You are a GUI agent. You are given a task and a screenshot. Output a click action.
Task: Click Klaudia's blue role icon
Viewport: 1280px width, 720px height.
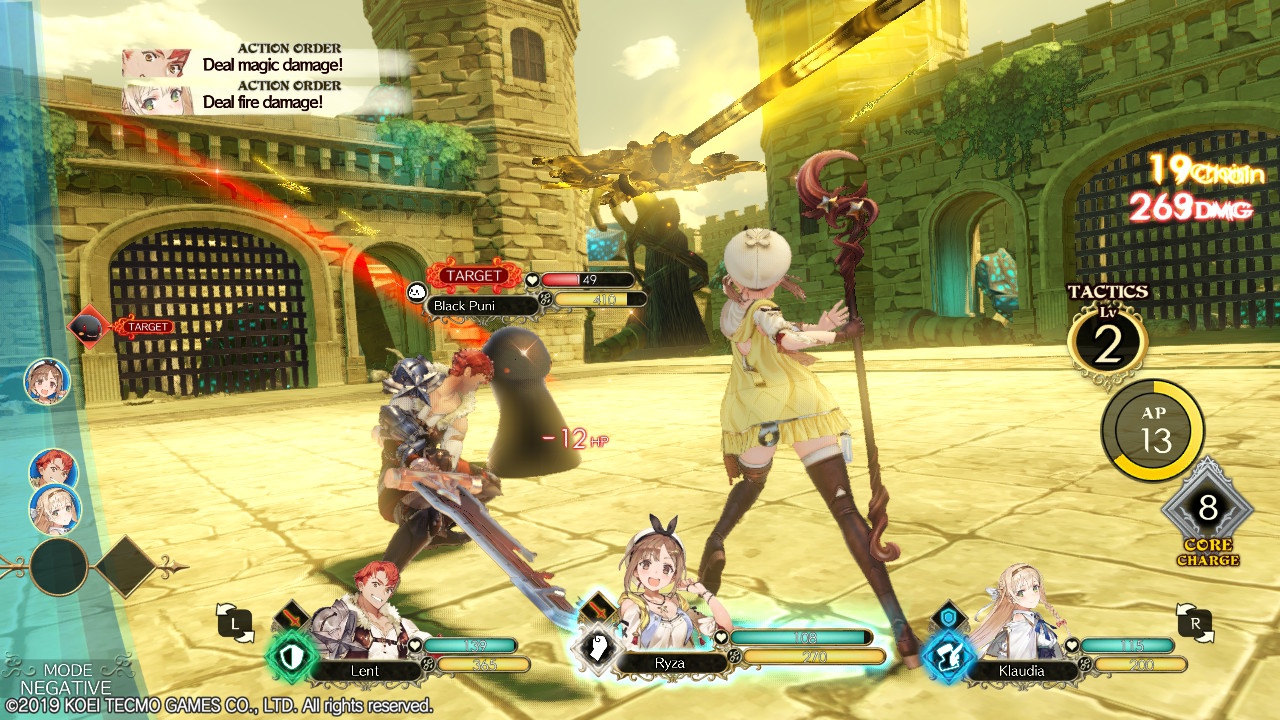(945, 657)
